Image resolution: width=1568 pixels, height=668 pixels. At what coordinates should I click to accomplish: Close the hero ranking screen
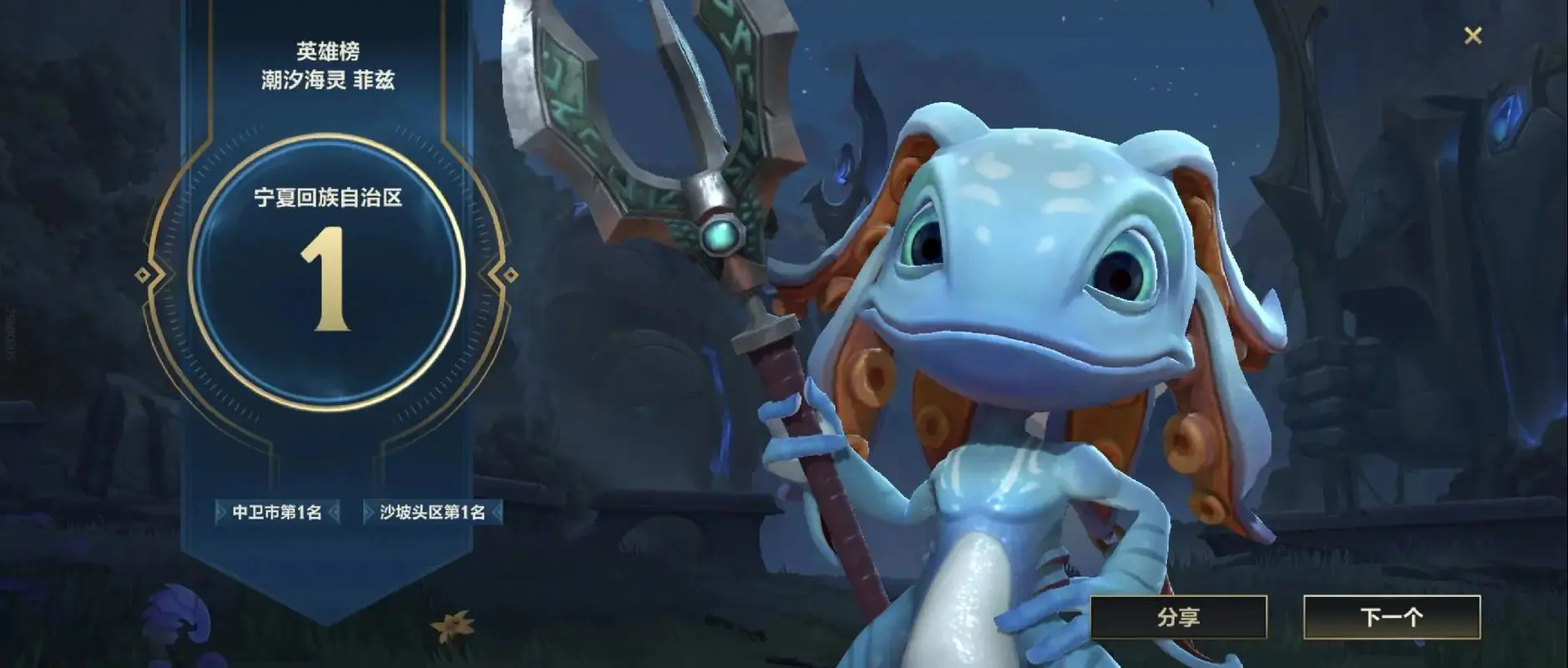coord(1473,35)
